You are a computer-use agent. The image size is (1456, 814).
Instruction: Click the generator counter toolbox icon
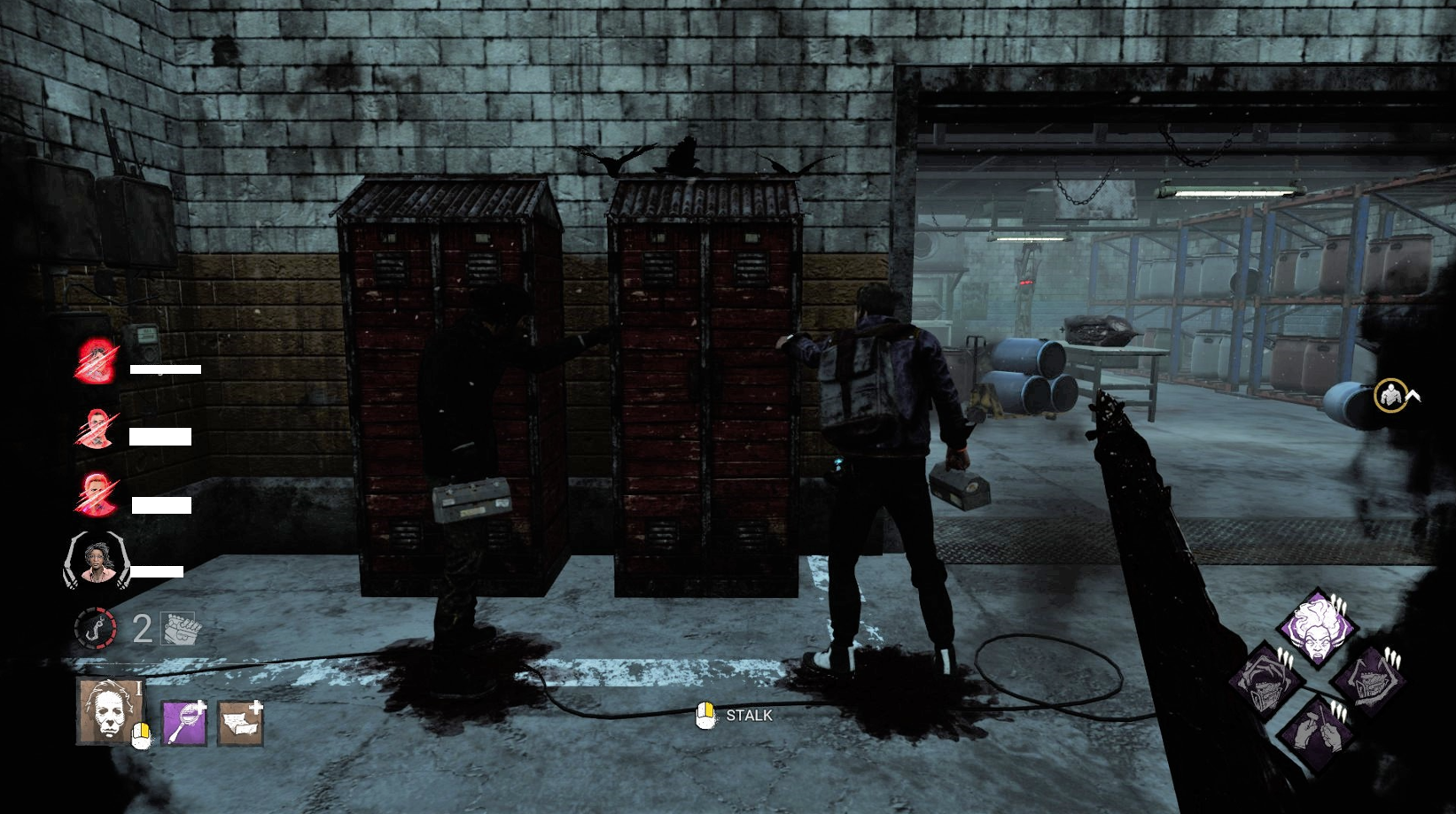(x=177, y=628)
